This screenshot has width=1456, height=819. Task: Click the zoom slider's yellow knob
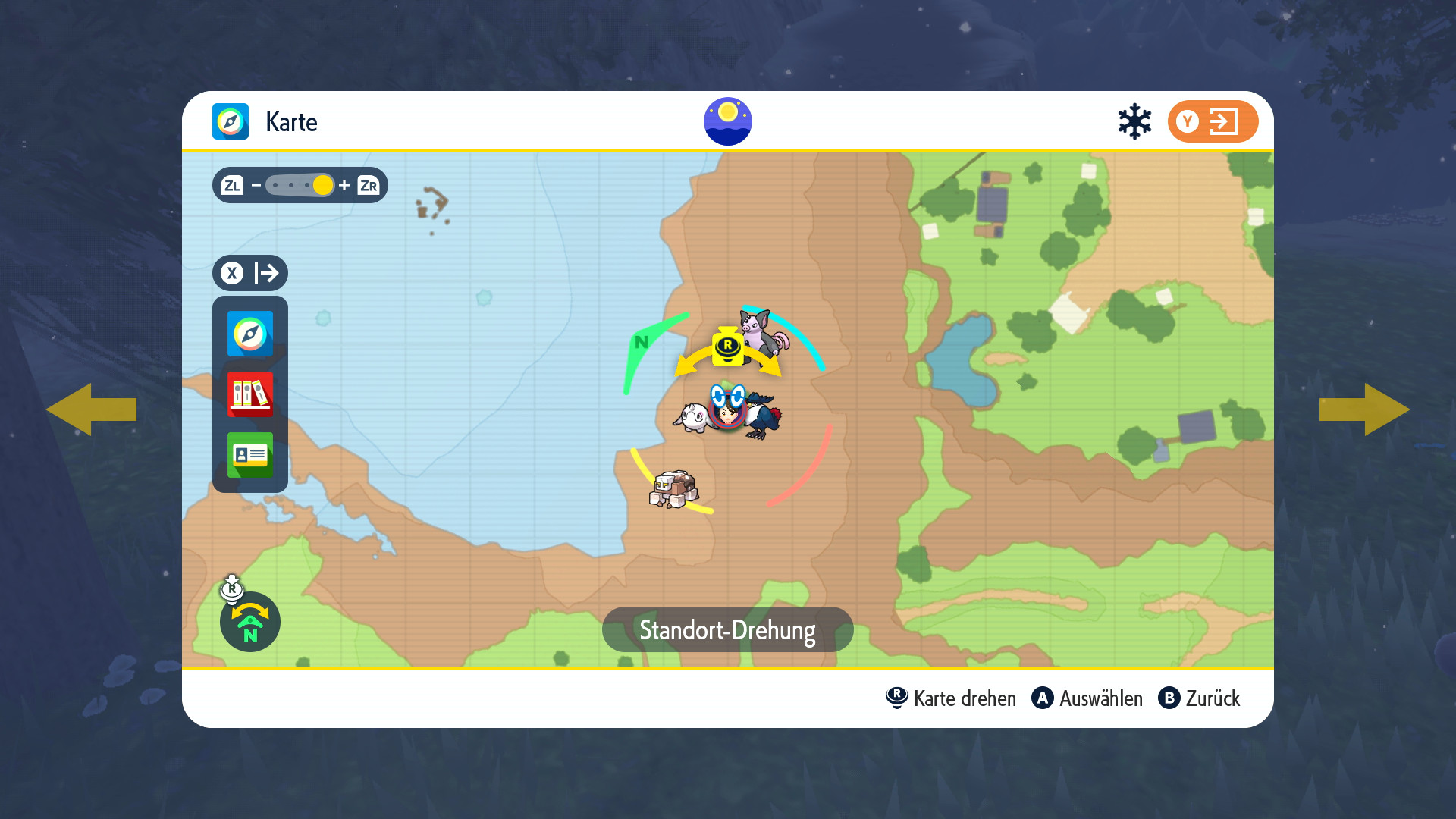[322, 185]
